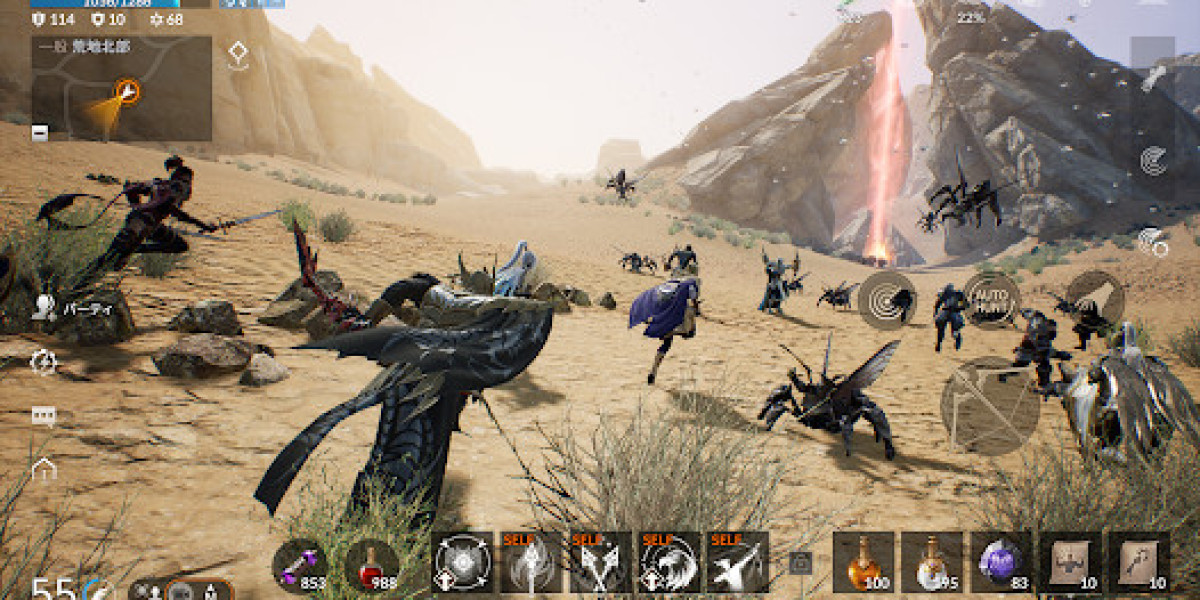
Task: Use the pale flask potion with 95 count
Action: point(931,562)
